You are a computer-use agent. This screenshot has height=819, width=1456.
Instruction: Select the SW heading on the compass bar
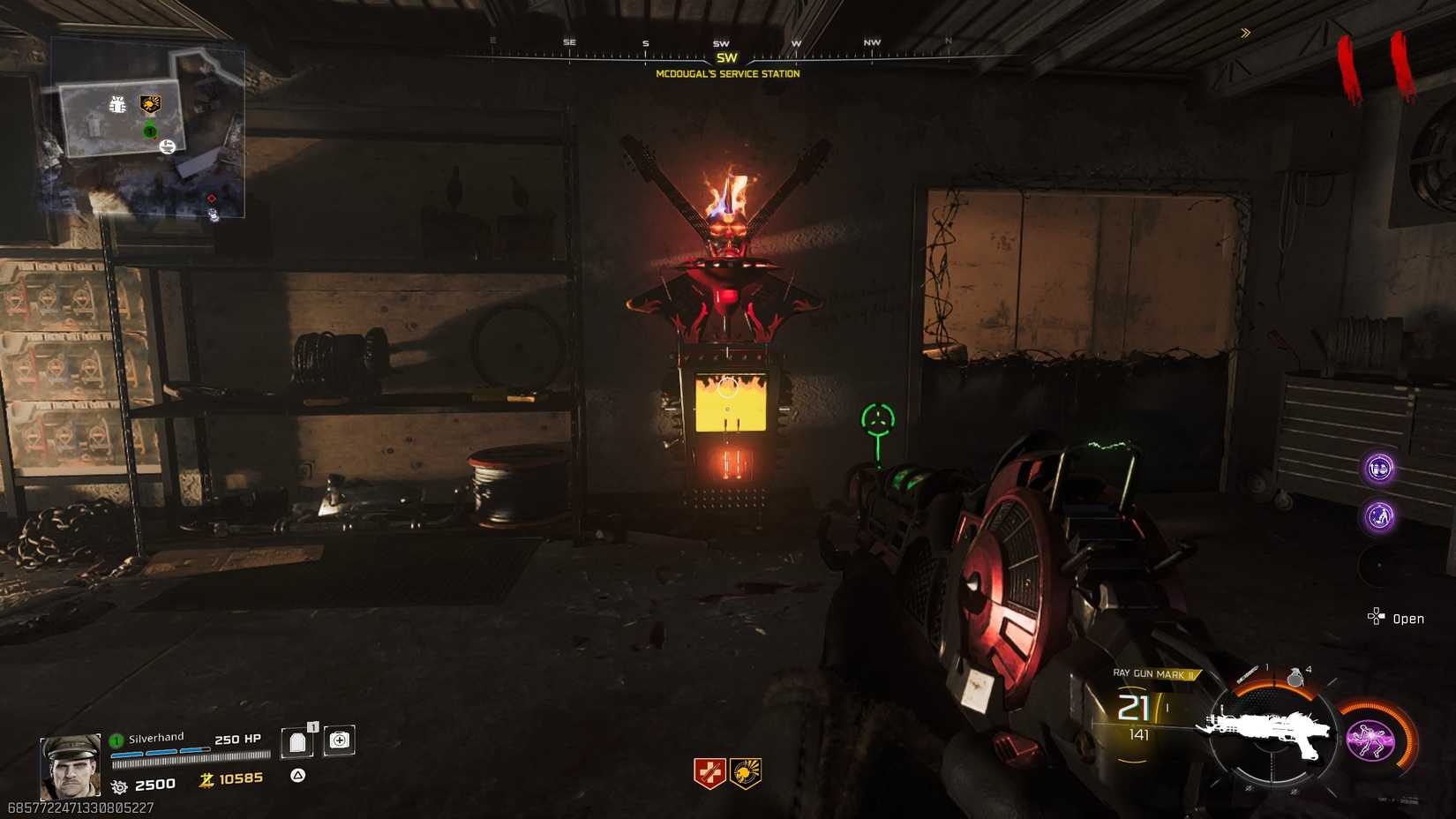click(x=727, y=56)
